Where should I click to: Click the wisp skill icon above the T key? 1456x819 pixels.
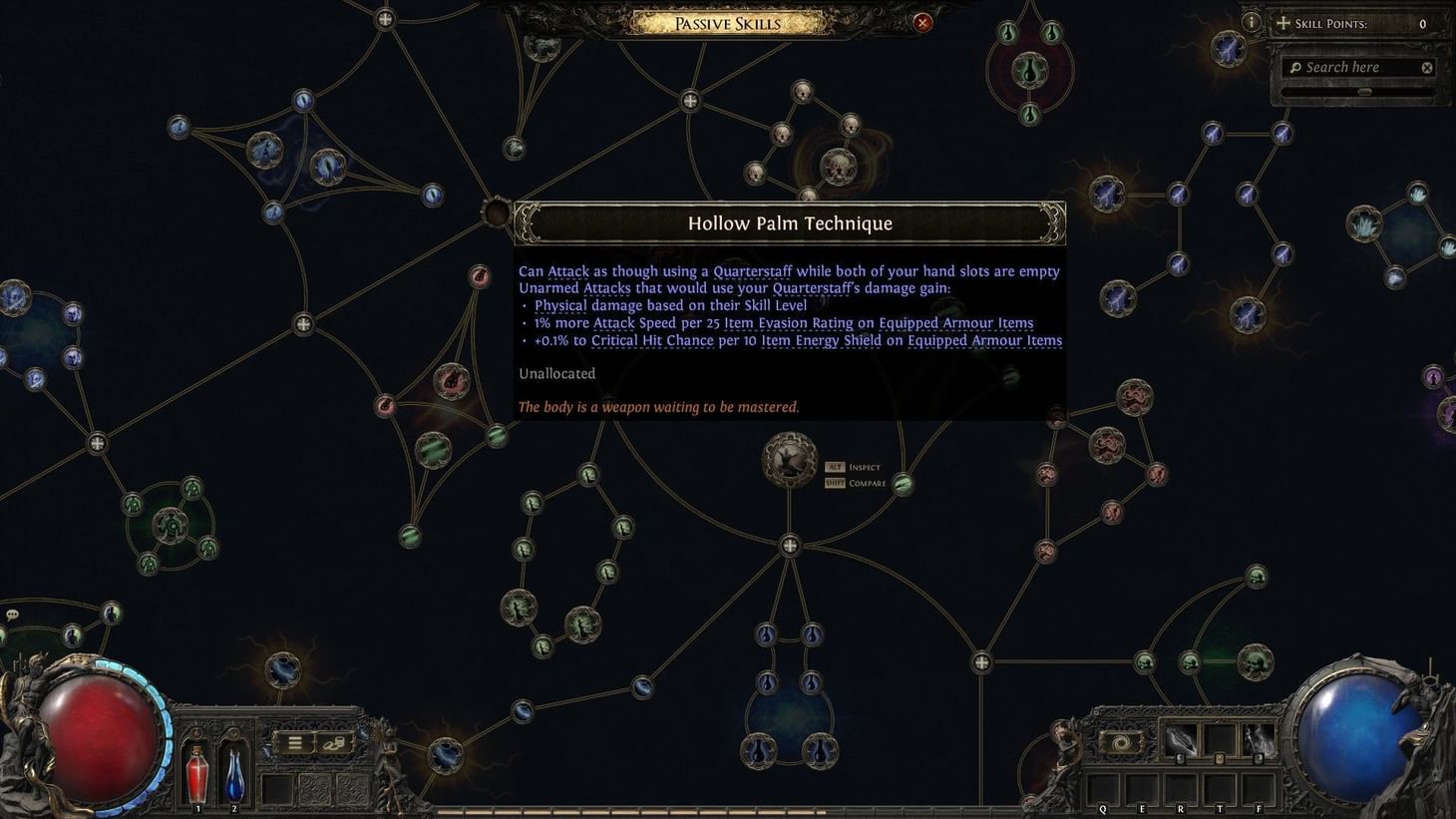1259,740
